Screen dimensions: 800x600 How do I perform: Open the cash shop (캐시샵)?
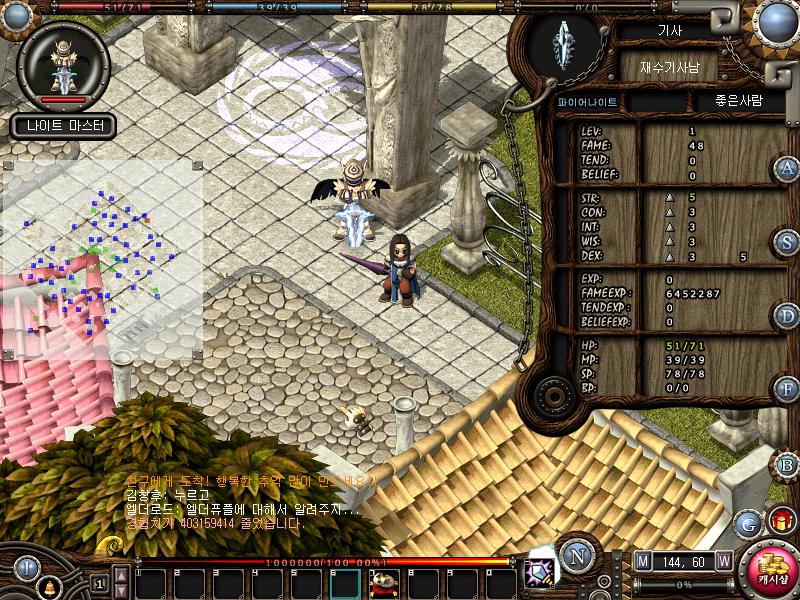[x=770, y=570]
